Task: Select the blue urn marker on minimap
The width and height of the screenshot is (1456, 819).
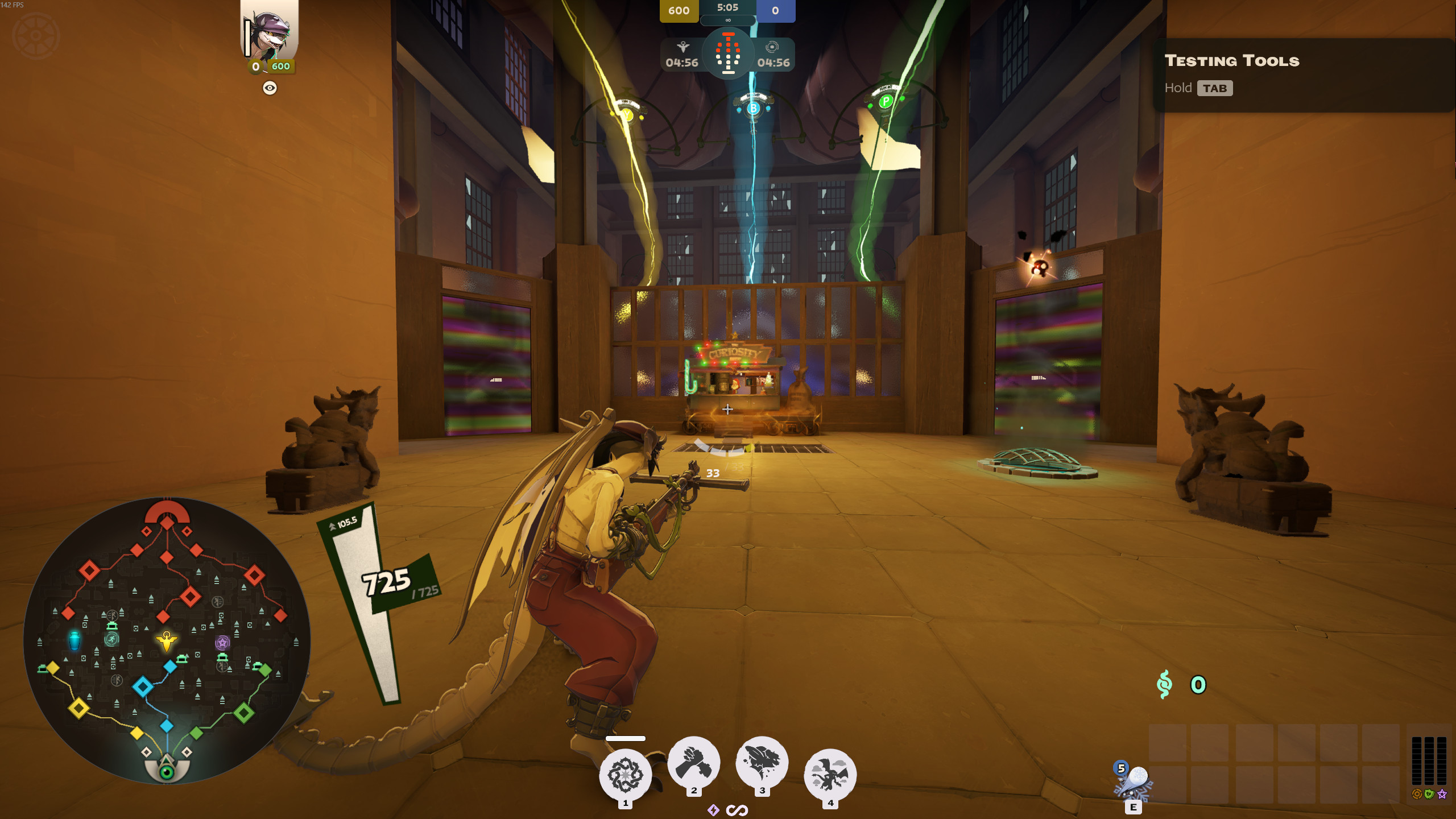Action: tap(75, 640)
